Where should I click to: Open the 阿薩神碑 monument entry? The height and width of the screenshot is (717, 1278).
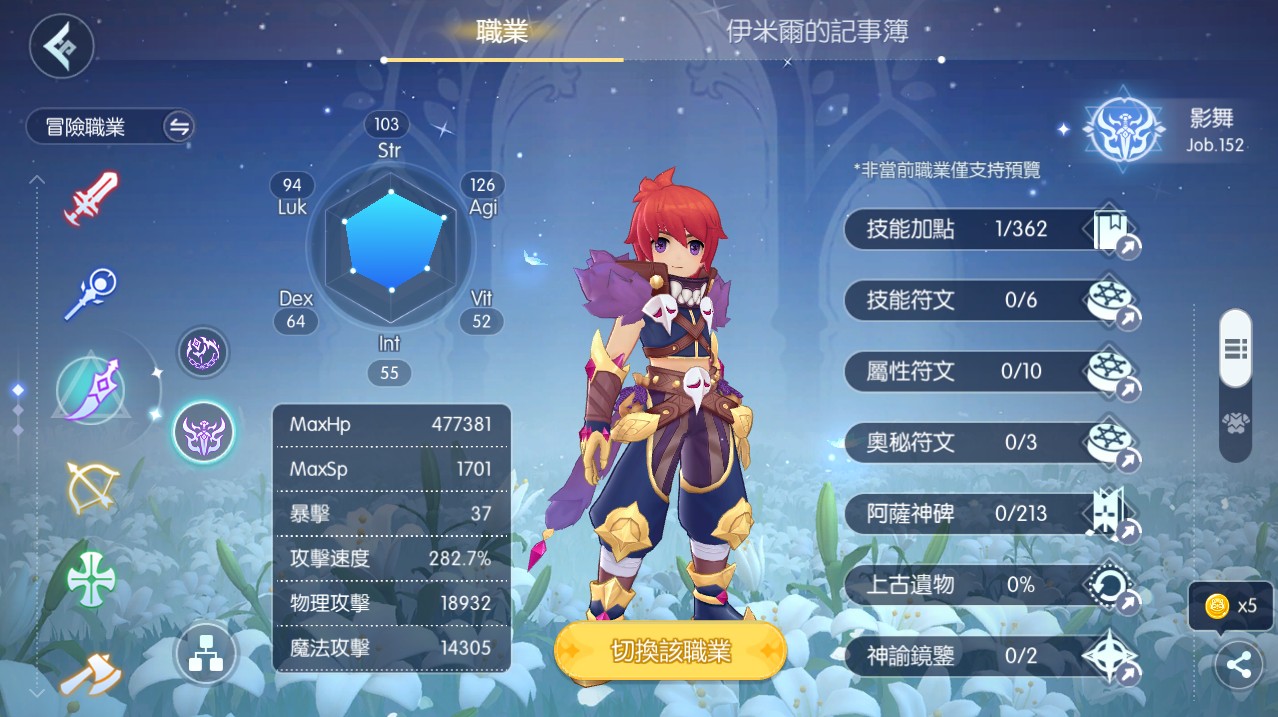coord(990,514)
